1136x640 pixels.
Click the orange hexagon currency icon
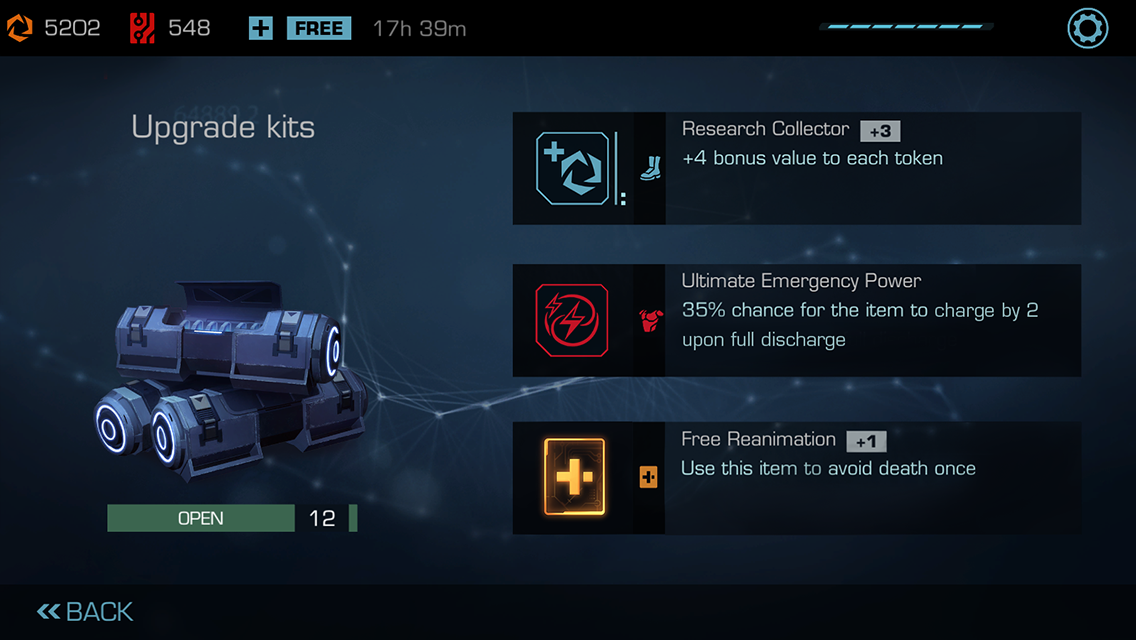[20, 29]
